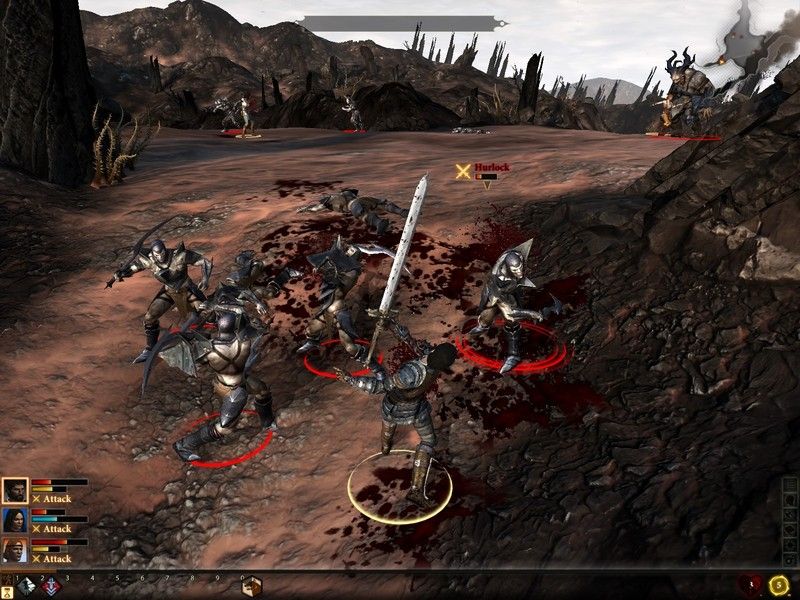Toggle the hourglass pause button
This screenshot has width=800, height=600.
point(7,590)
